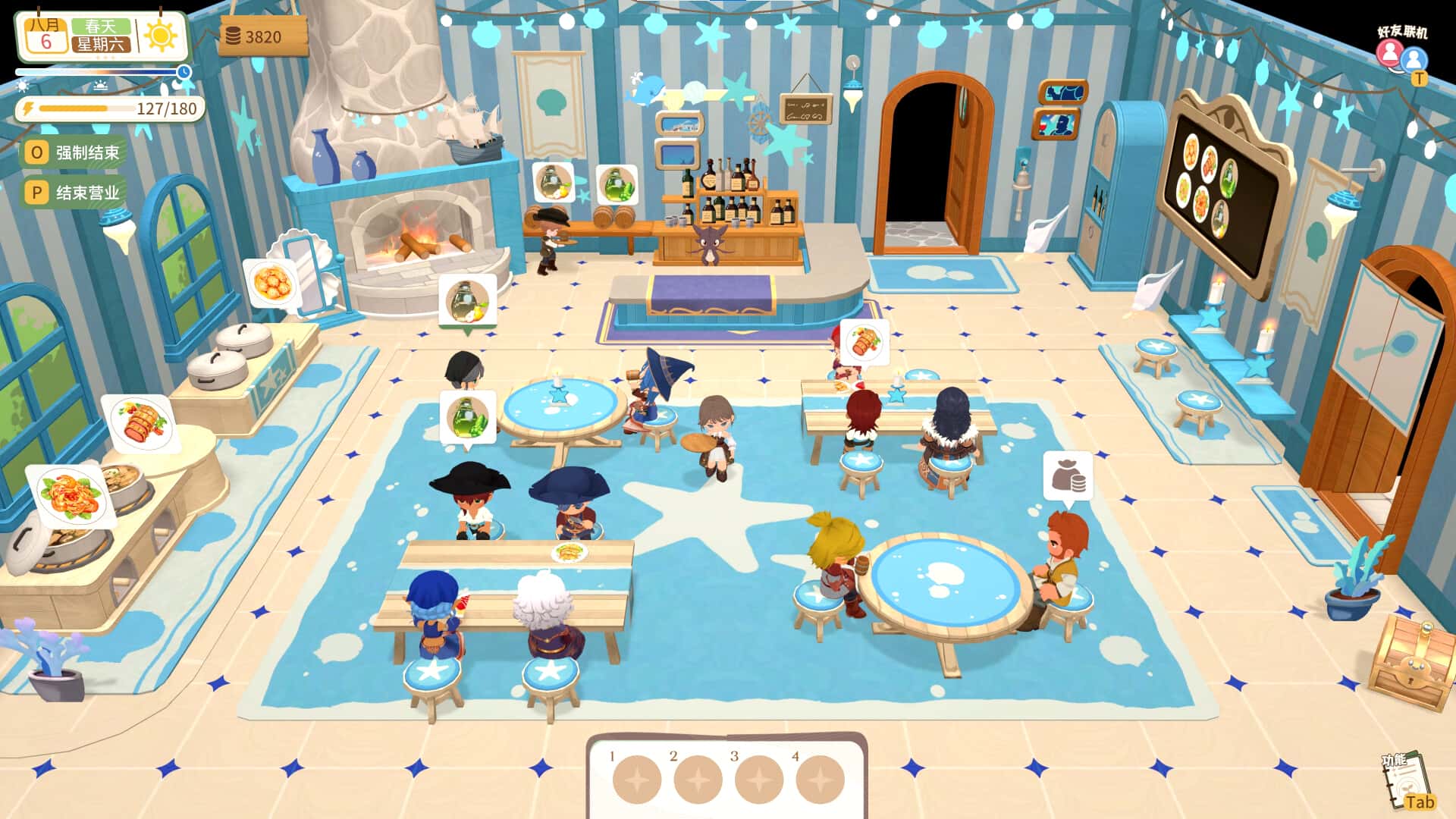The height and width of the screenshot is (819, 1456).
Task: Click the energy bar showing 127/180
Action: point(114,108)
